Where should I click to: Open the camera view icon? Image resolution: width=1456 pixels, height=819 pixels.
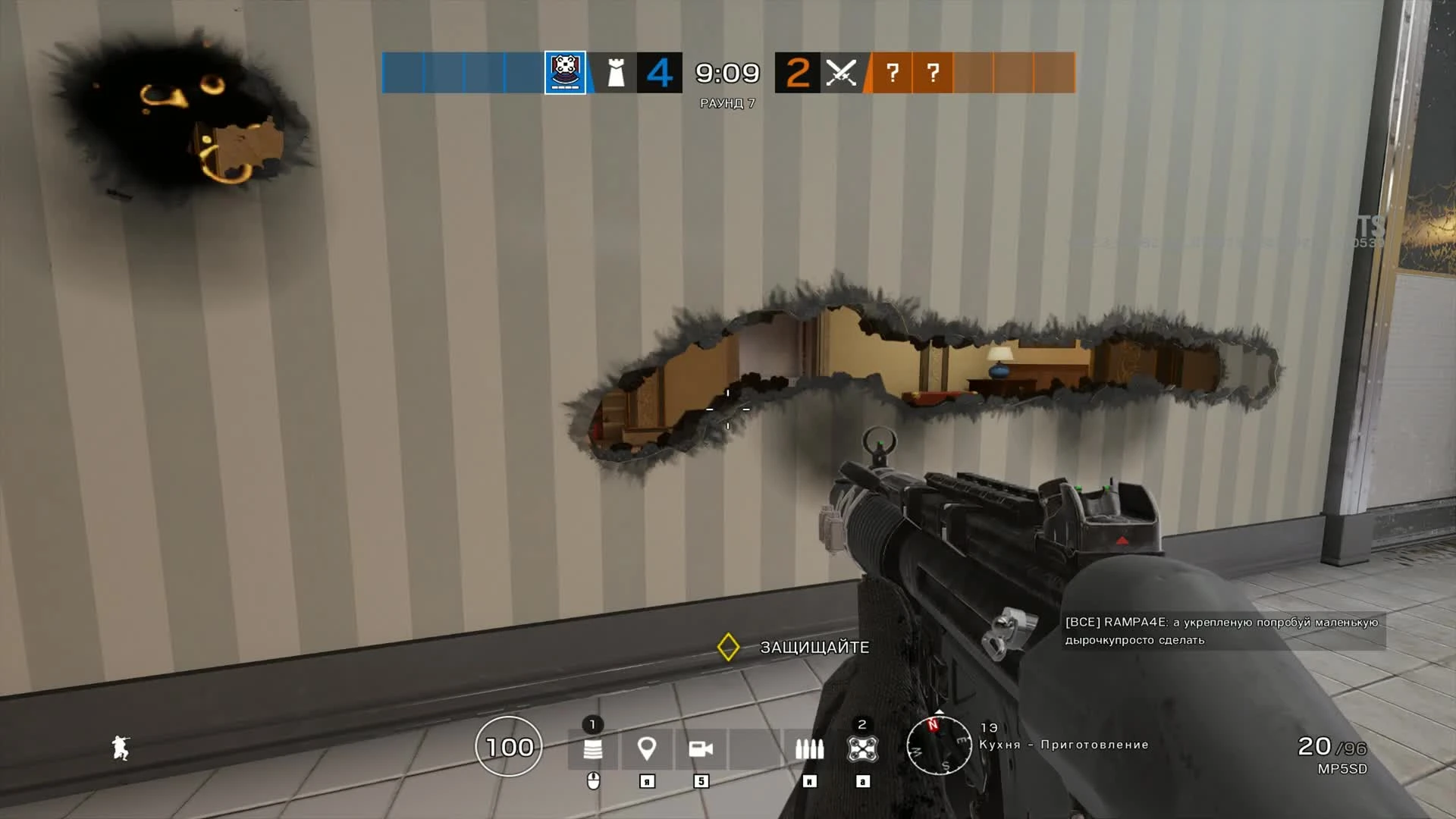click(x=701, y=749)
